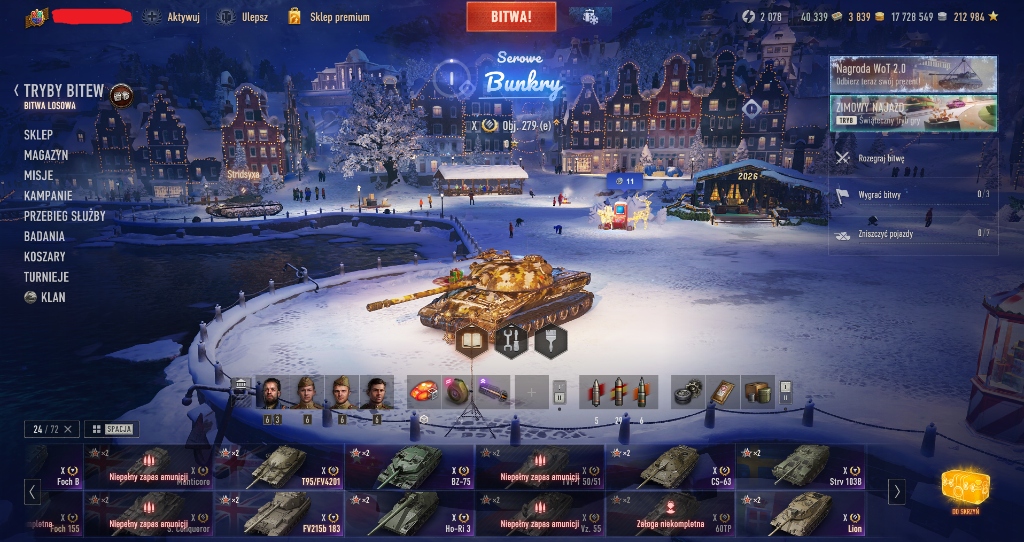
Task: Open the Ulepsz upgrade option
Action: (244, 17)
